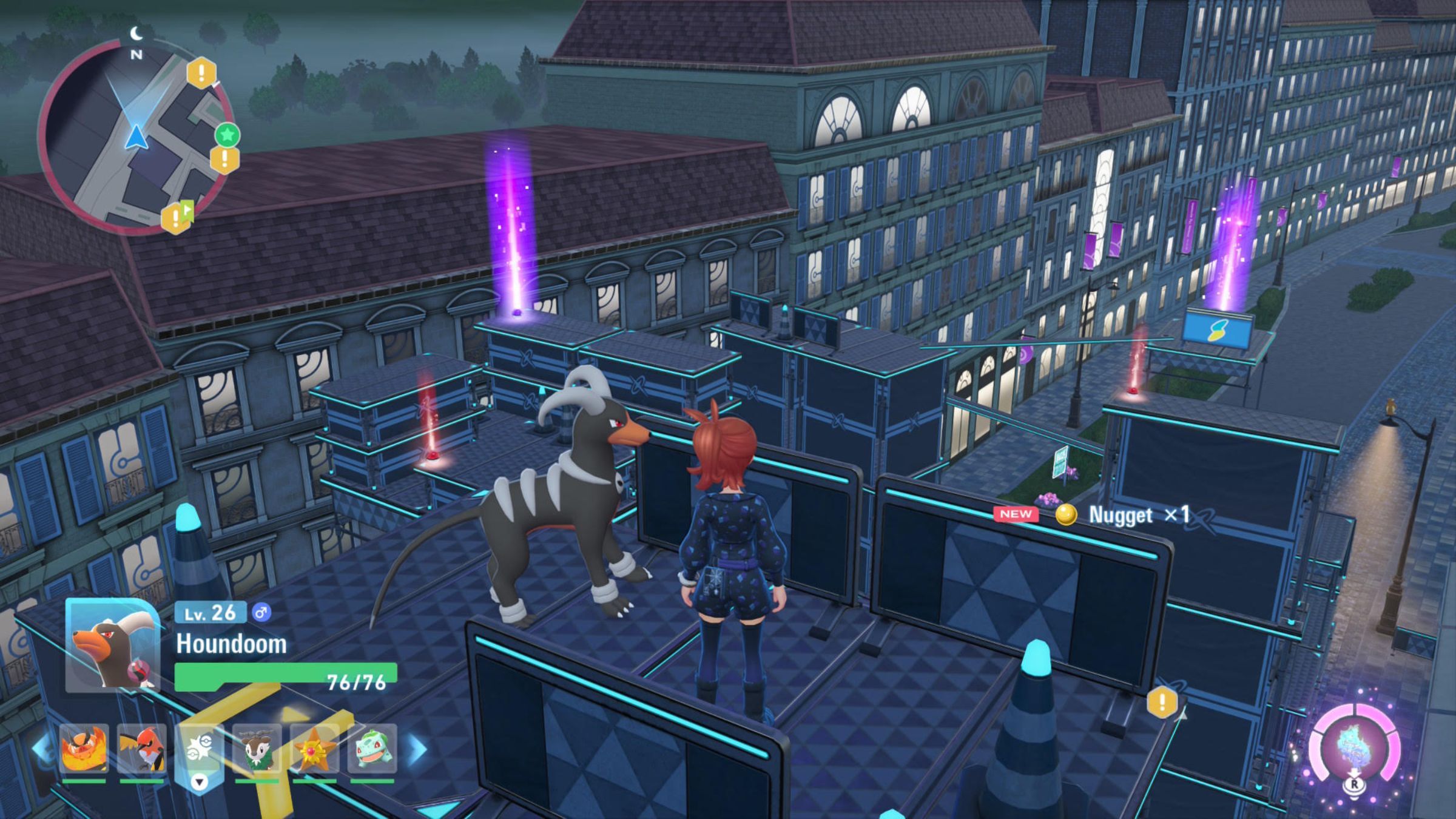Choose the Pyroar party slot
Viewport: 1456px width, 819px height.
(x=84, y=749)
